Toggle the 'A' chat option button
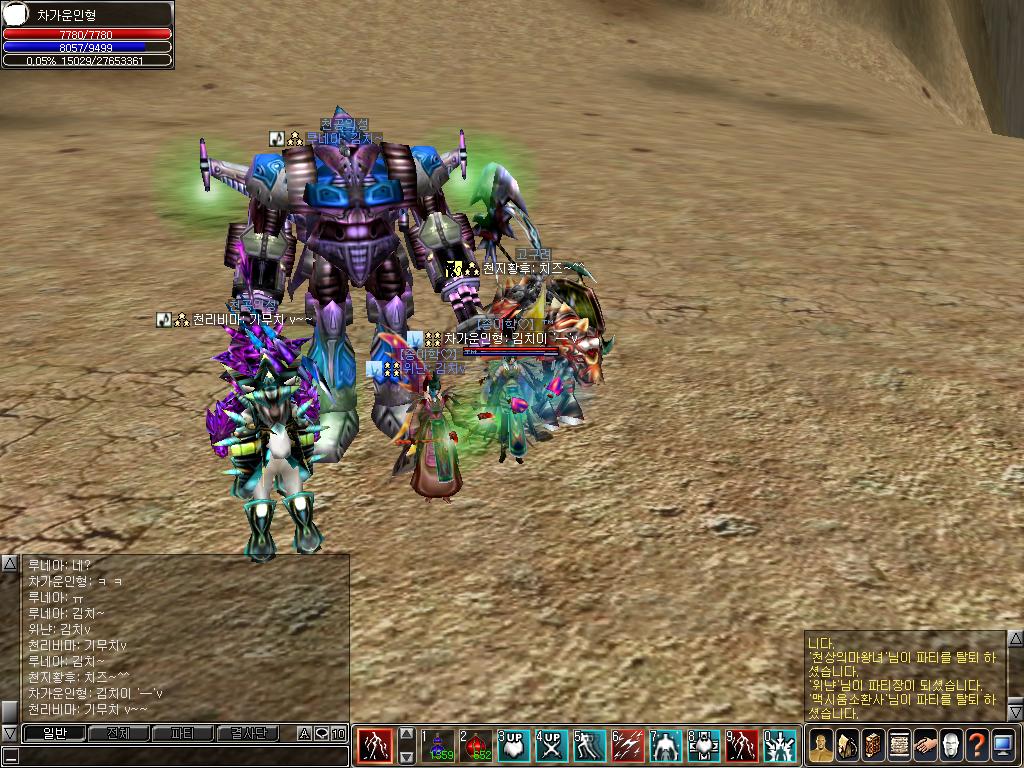1024x768 pixels. click(305, 734)
